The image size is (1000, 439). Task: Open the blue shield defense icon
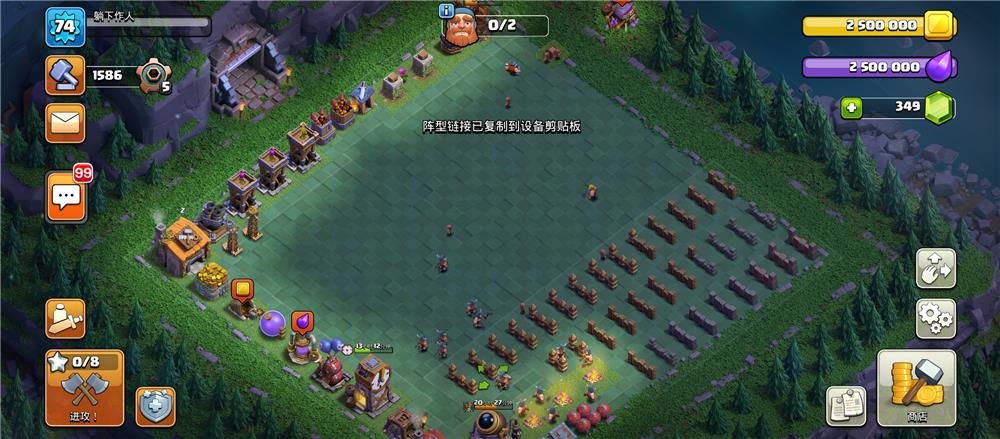coord(155,405)
